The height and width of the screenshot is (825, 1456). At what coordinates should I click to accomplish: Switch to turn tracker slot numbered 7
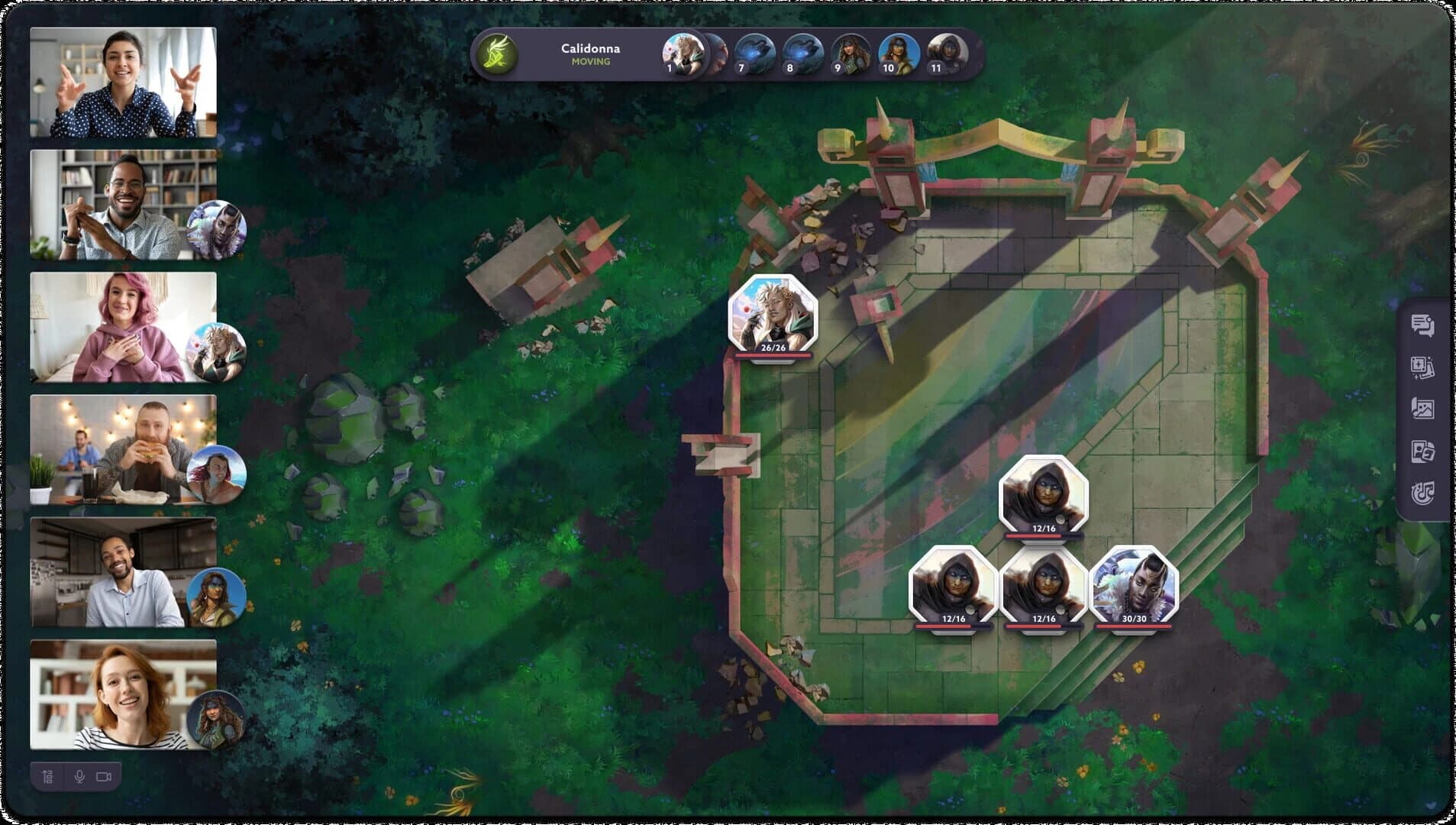[x=741, y=53]
